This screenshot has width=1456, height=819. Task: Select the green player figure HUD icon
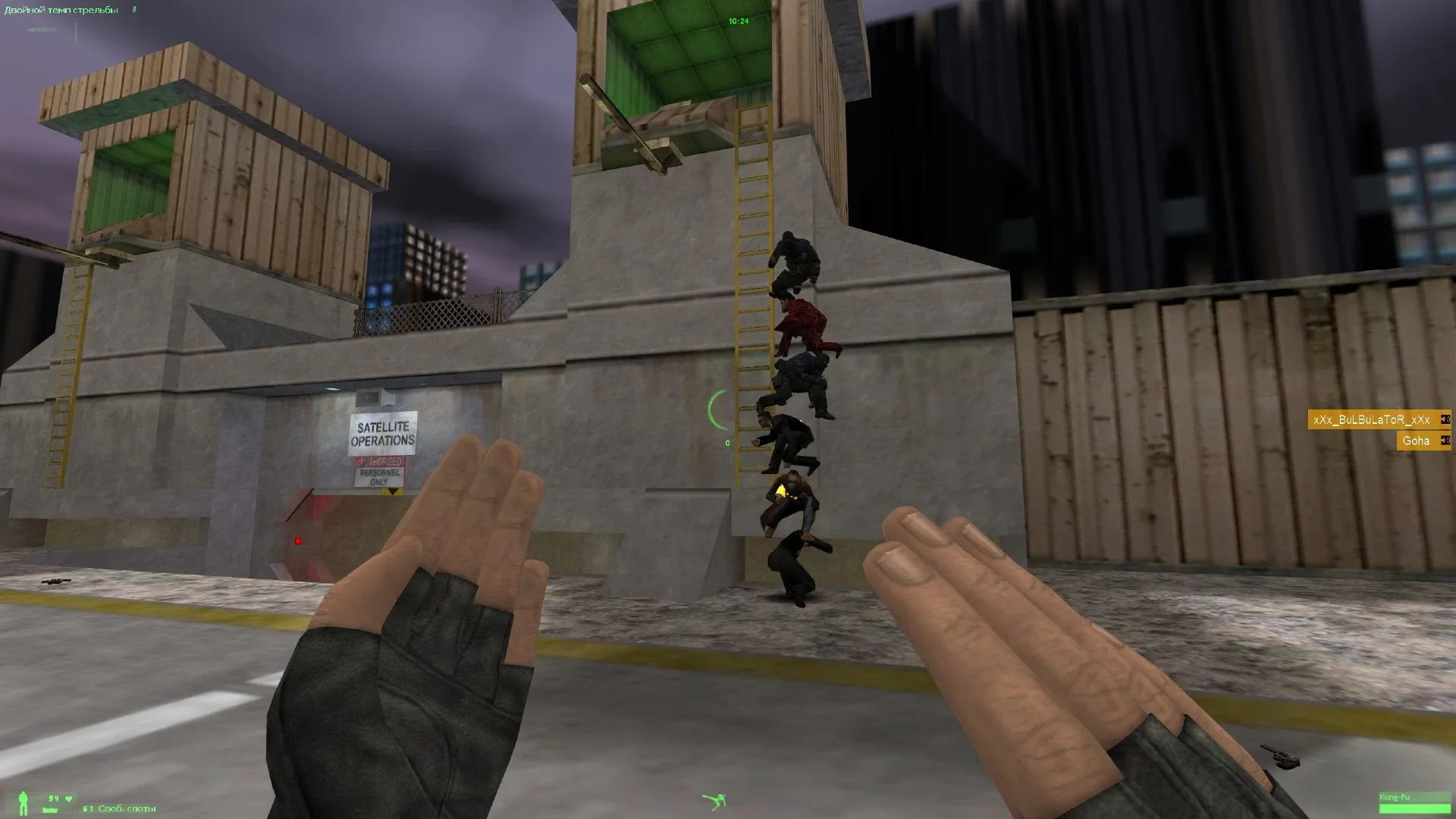(x=24, y=802)
